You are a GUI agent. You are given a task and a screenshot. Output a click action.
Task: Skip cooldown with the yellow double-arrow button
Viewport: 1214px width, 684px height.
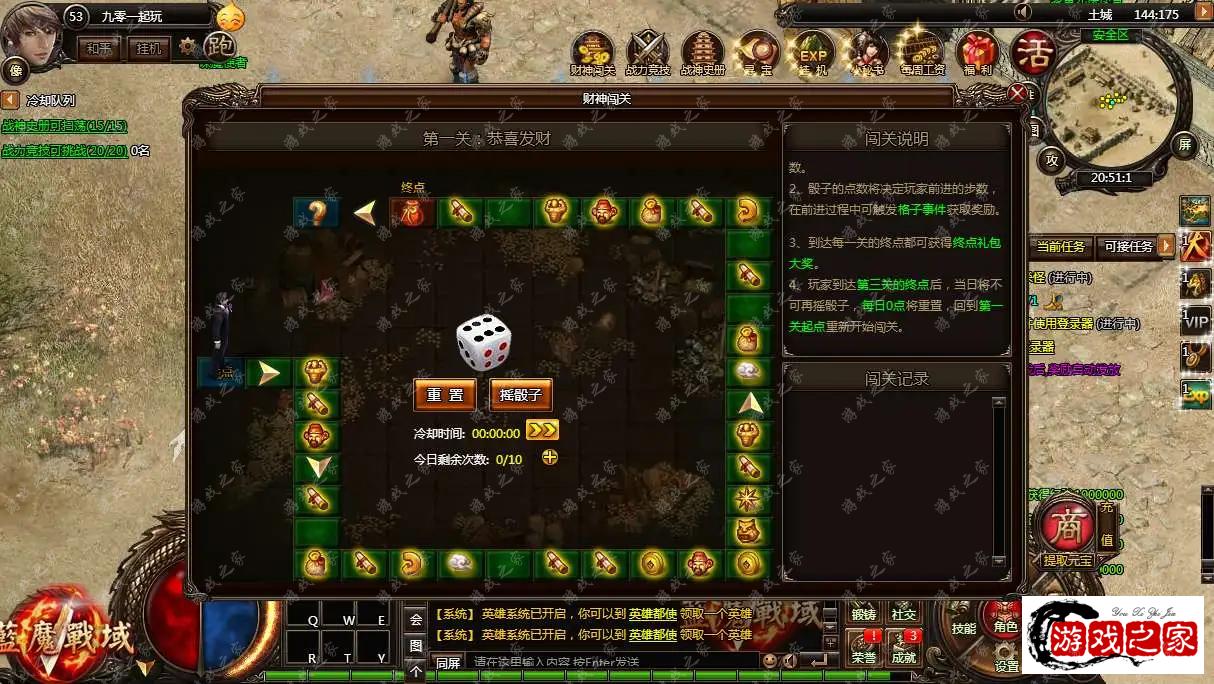542,431
